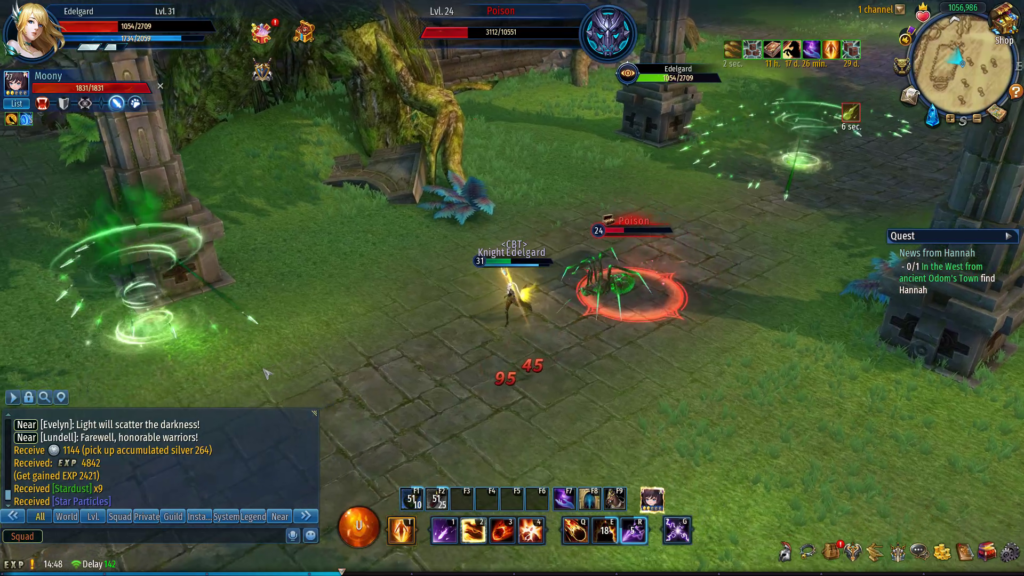Switch chat to the World tab
Screen dimensions: 1024x576
click(x=66, y=517)
